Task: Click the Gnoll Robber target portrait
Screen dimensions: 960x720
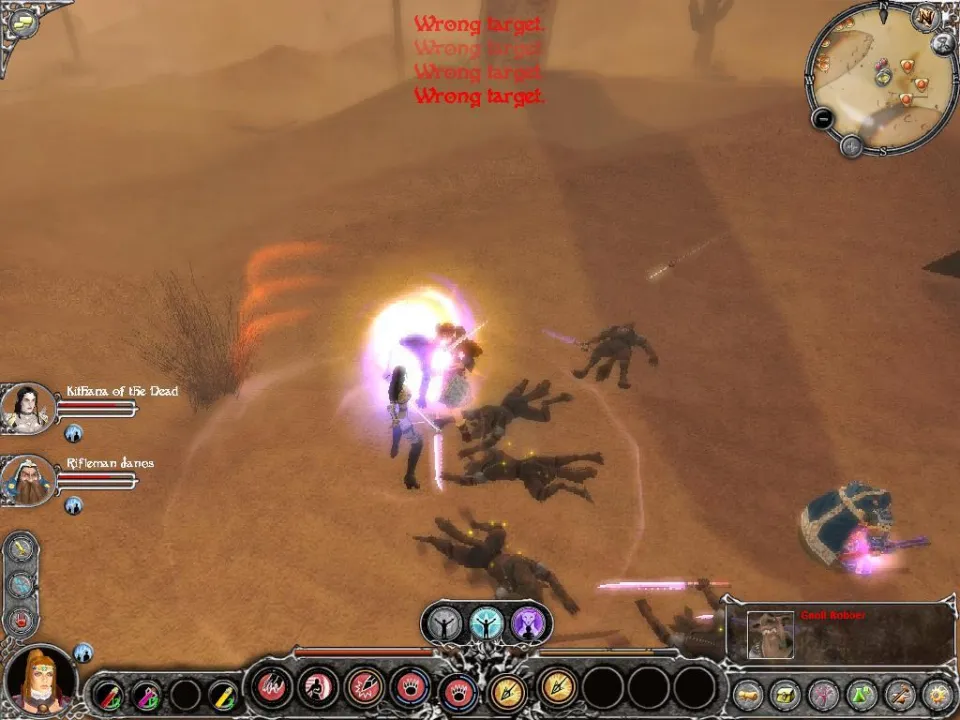Action: 770,635
